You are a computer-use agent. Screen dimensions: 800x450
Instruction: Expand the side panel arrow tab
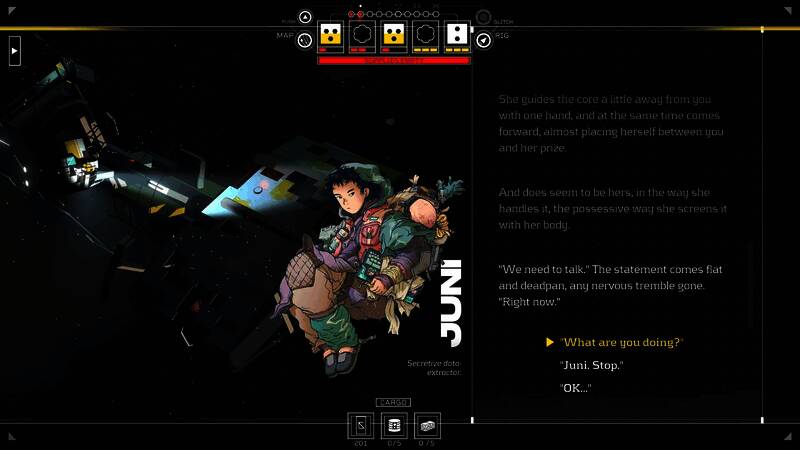pyautogui.click(x=14, y=50)
